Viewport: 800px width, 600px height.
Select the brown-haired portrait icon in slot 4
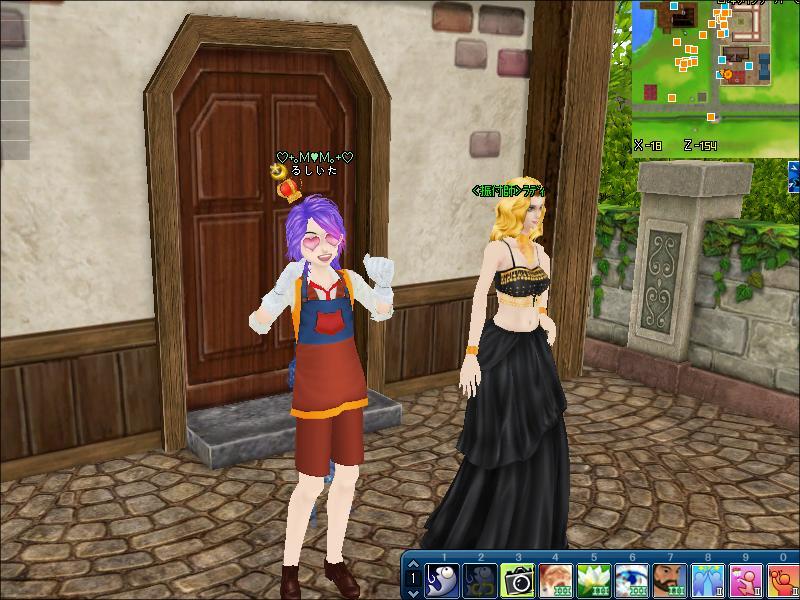coord(556,580)
